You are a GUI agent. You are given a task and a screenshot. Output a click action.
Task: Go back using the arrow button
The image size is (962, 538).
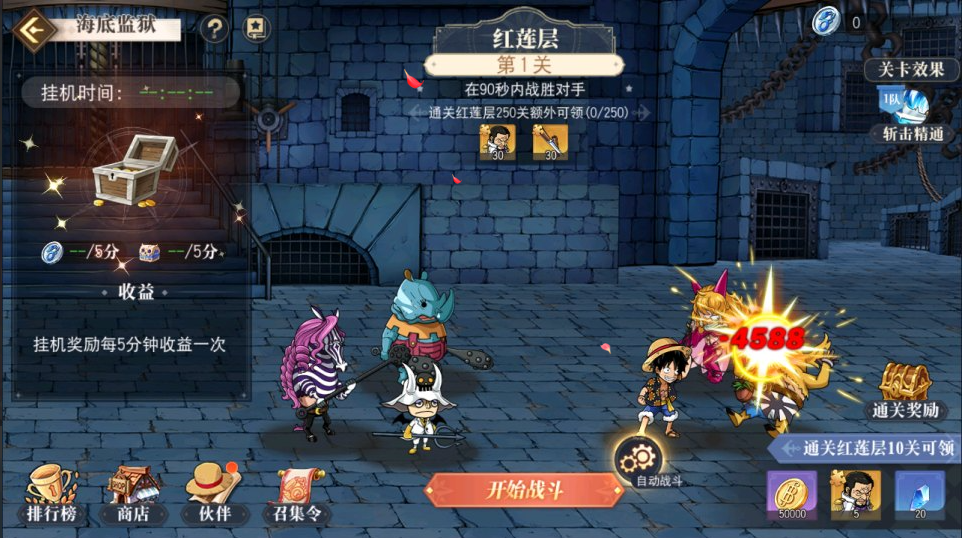pyautogui.click(x=35, y=29)
